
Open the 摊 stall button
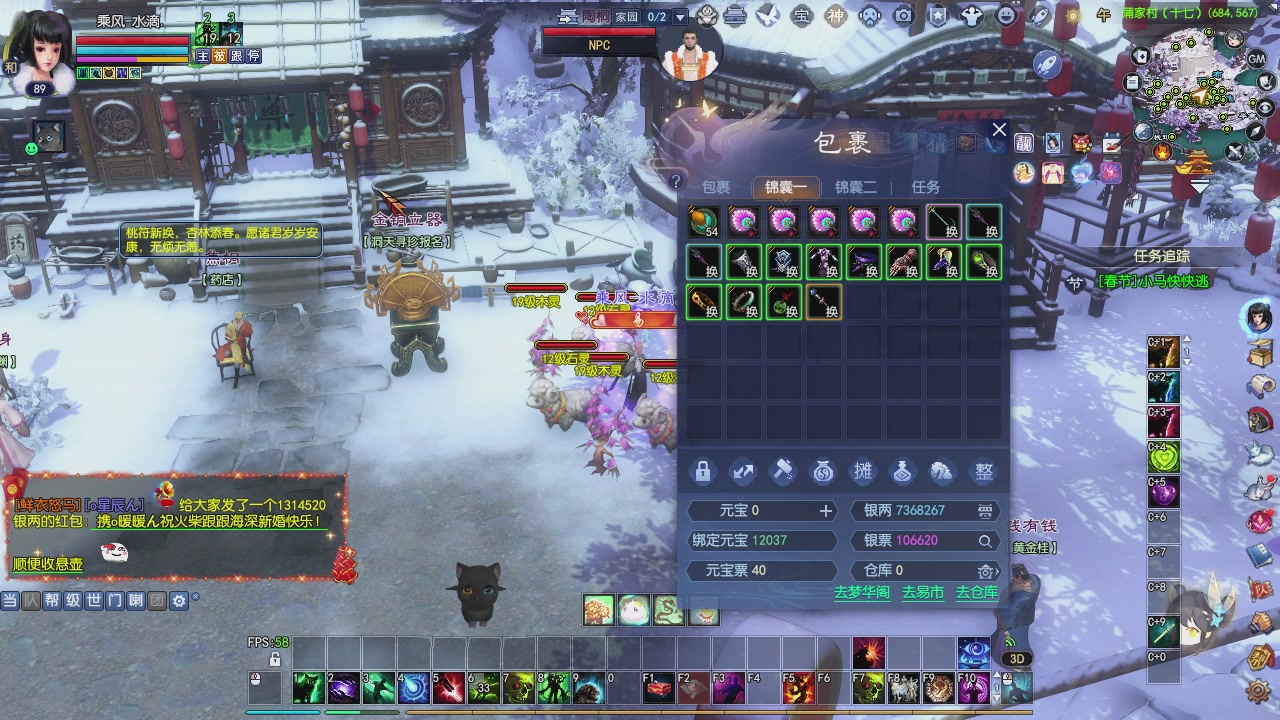tap(862, 471)
